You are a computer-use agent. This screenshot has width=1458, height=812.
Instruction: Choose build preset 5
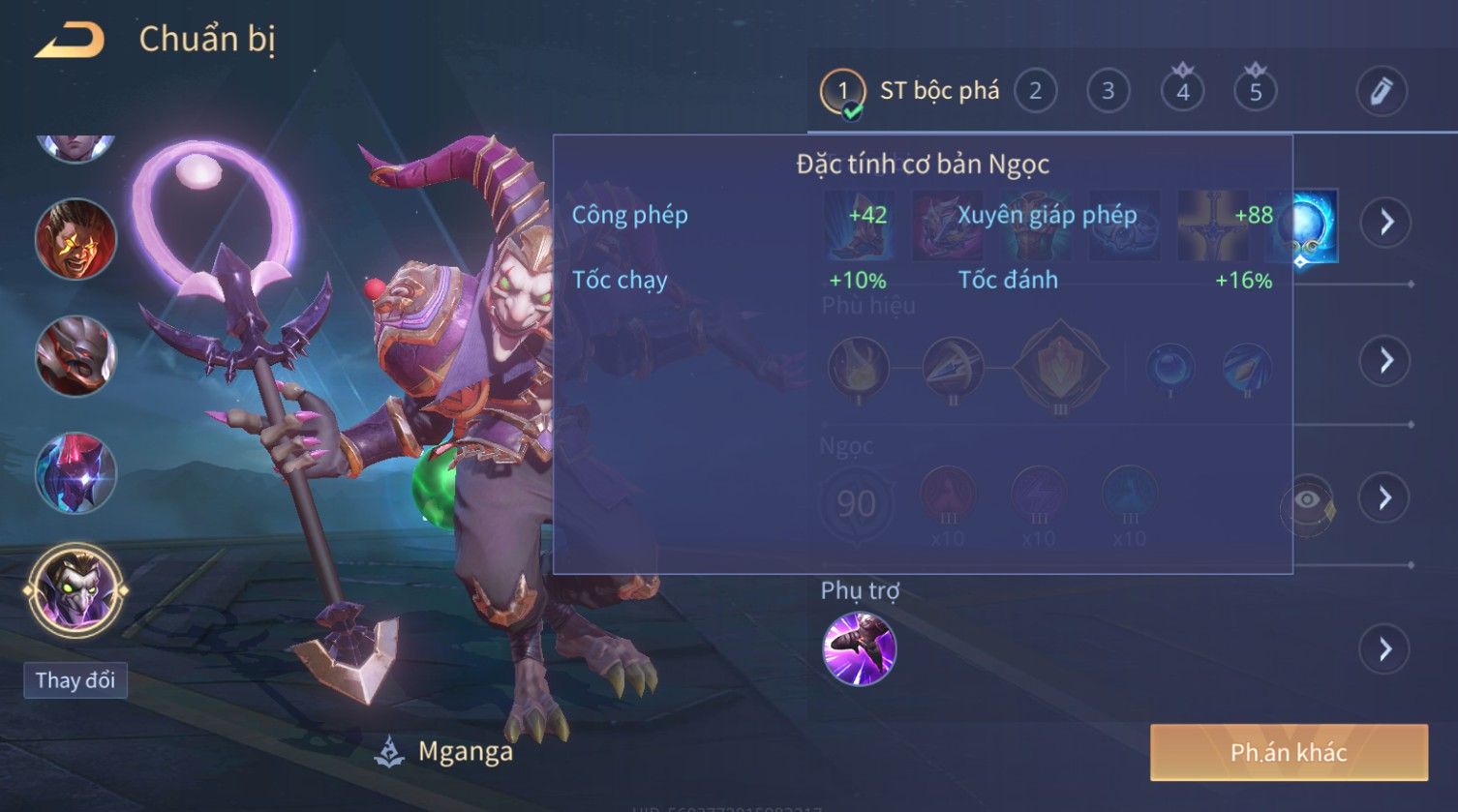1255,92
